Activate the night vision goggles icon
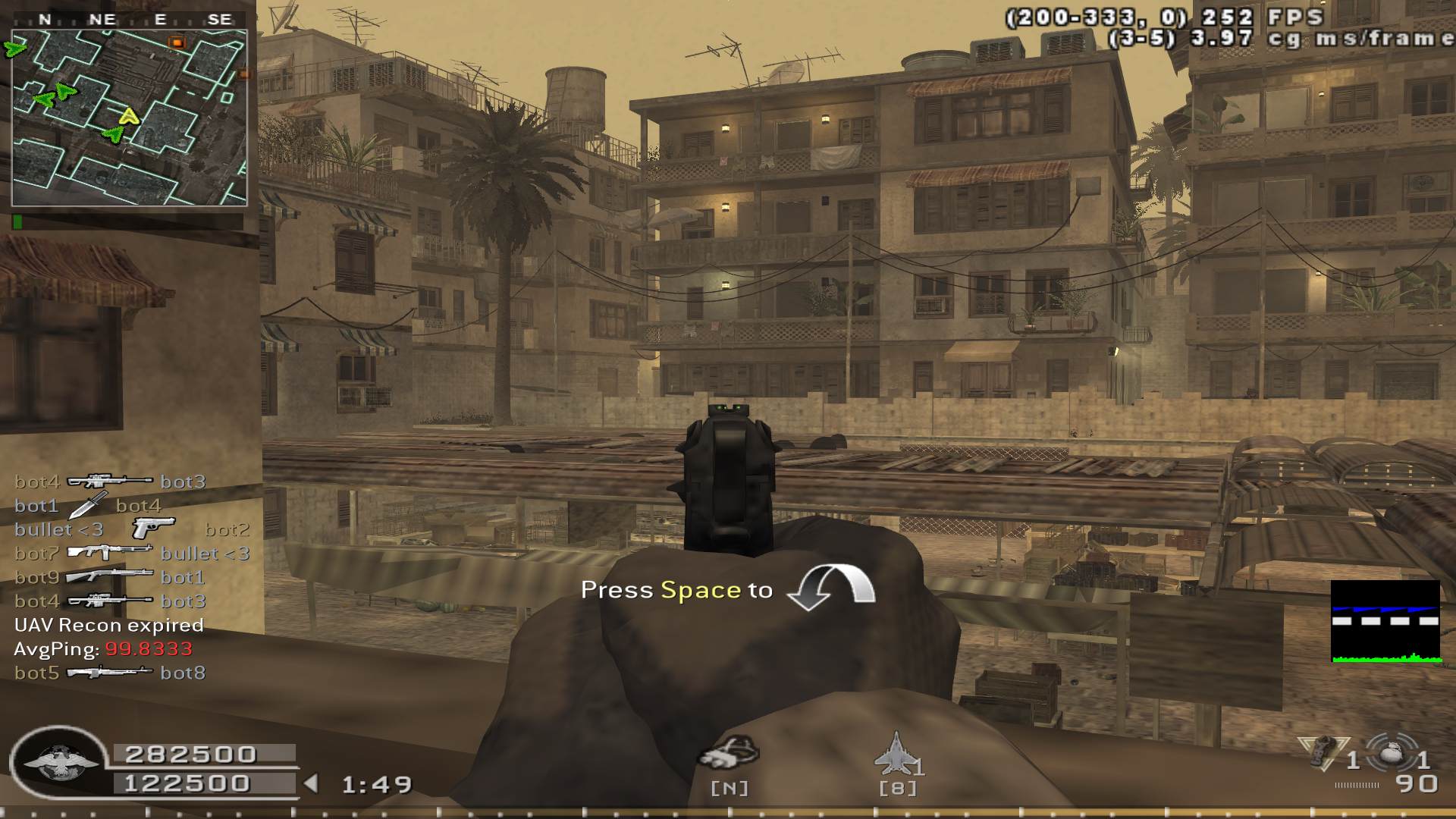 pyautogui.click(x=729, y=752)
